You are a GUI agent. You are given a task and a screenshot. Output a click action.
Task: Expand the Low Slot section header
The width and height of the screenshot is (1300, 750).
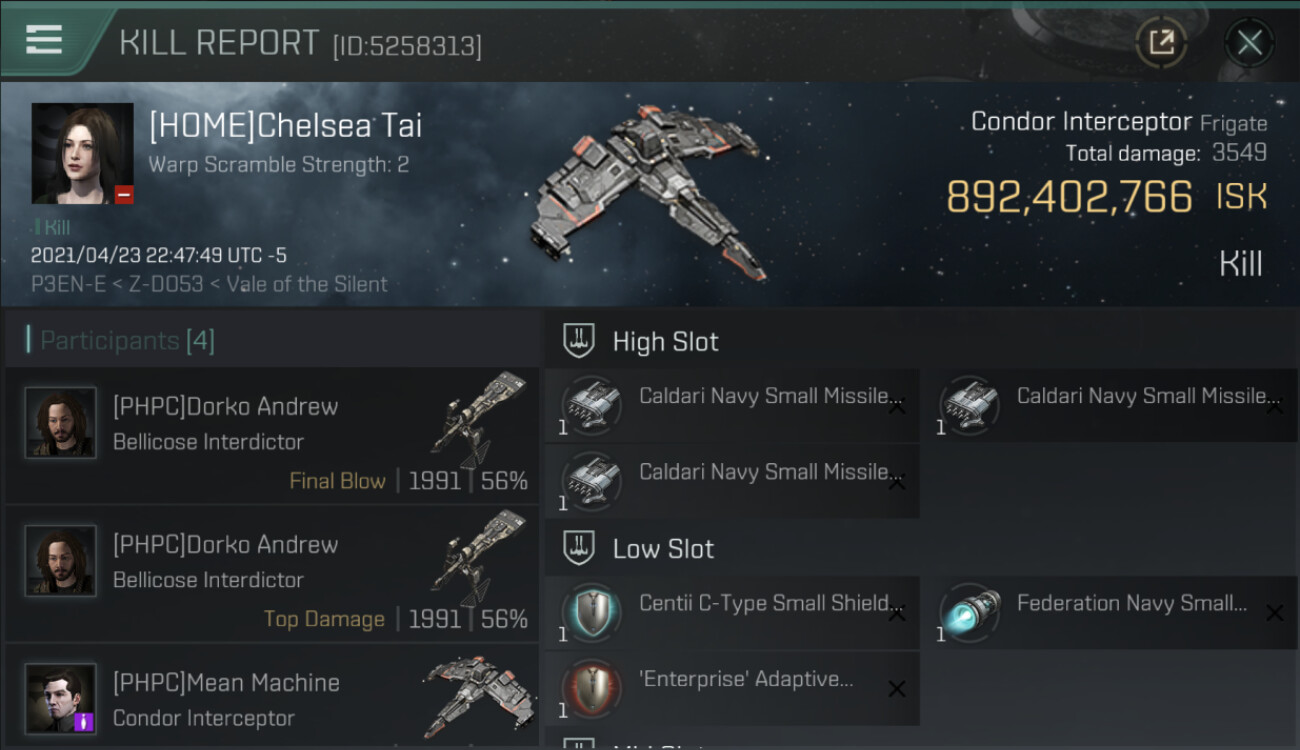pos(663,548)
